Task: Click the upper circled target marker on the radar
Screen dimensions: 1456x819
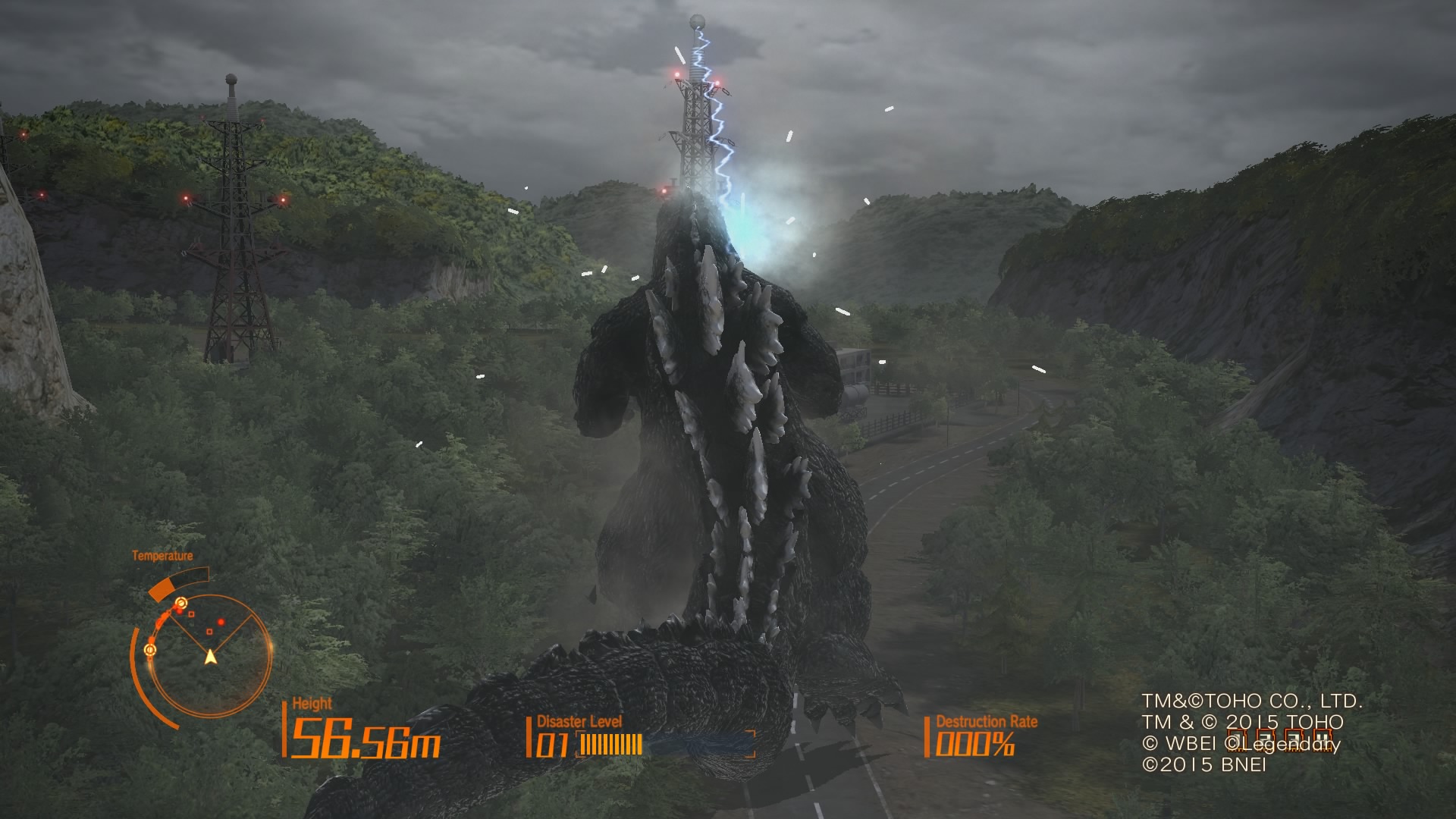Action: click(181, 602)
